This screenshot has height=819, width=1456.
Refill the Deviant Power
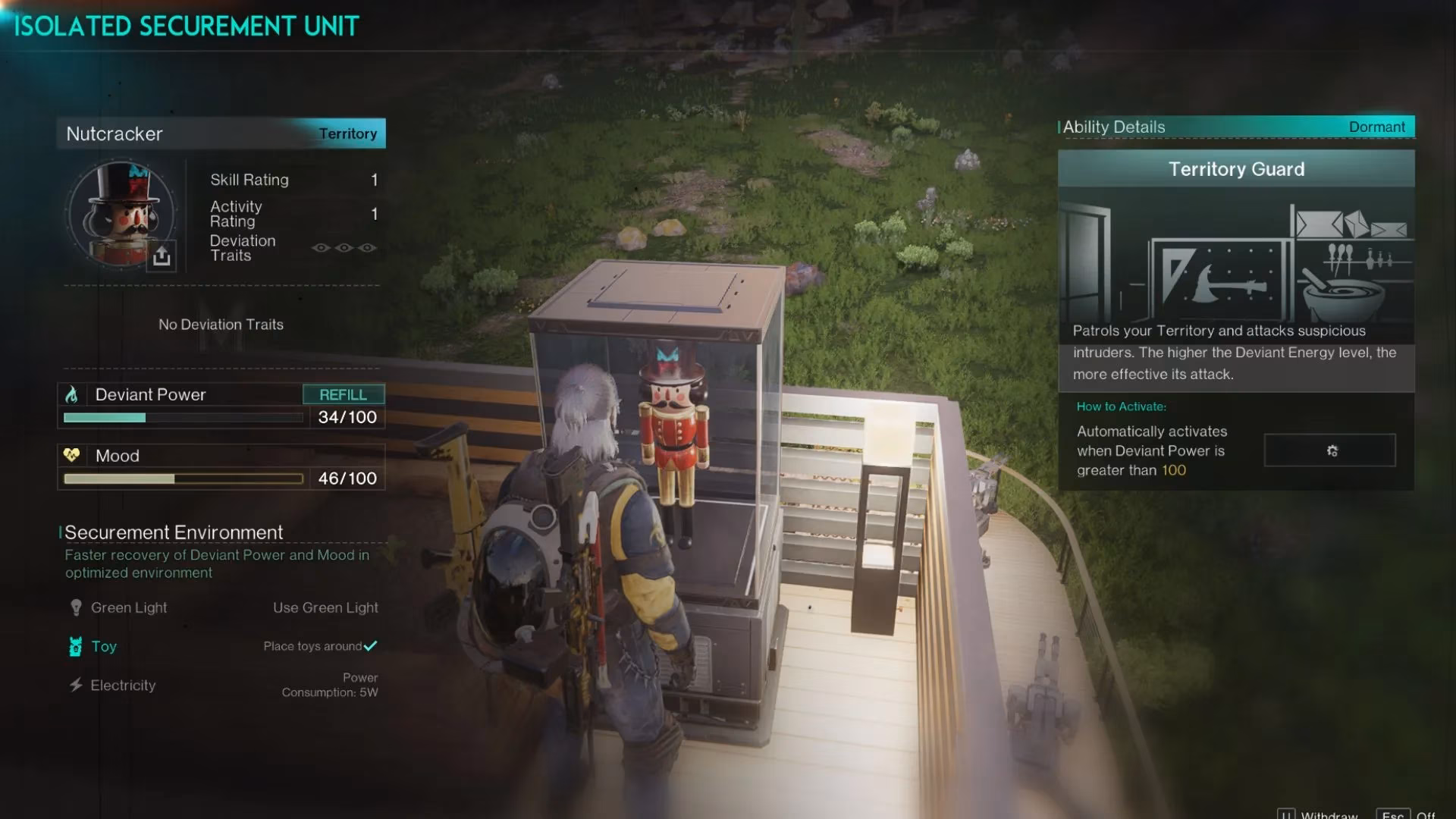pos(343,394)
